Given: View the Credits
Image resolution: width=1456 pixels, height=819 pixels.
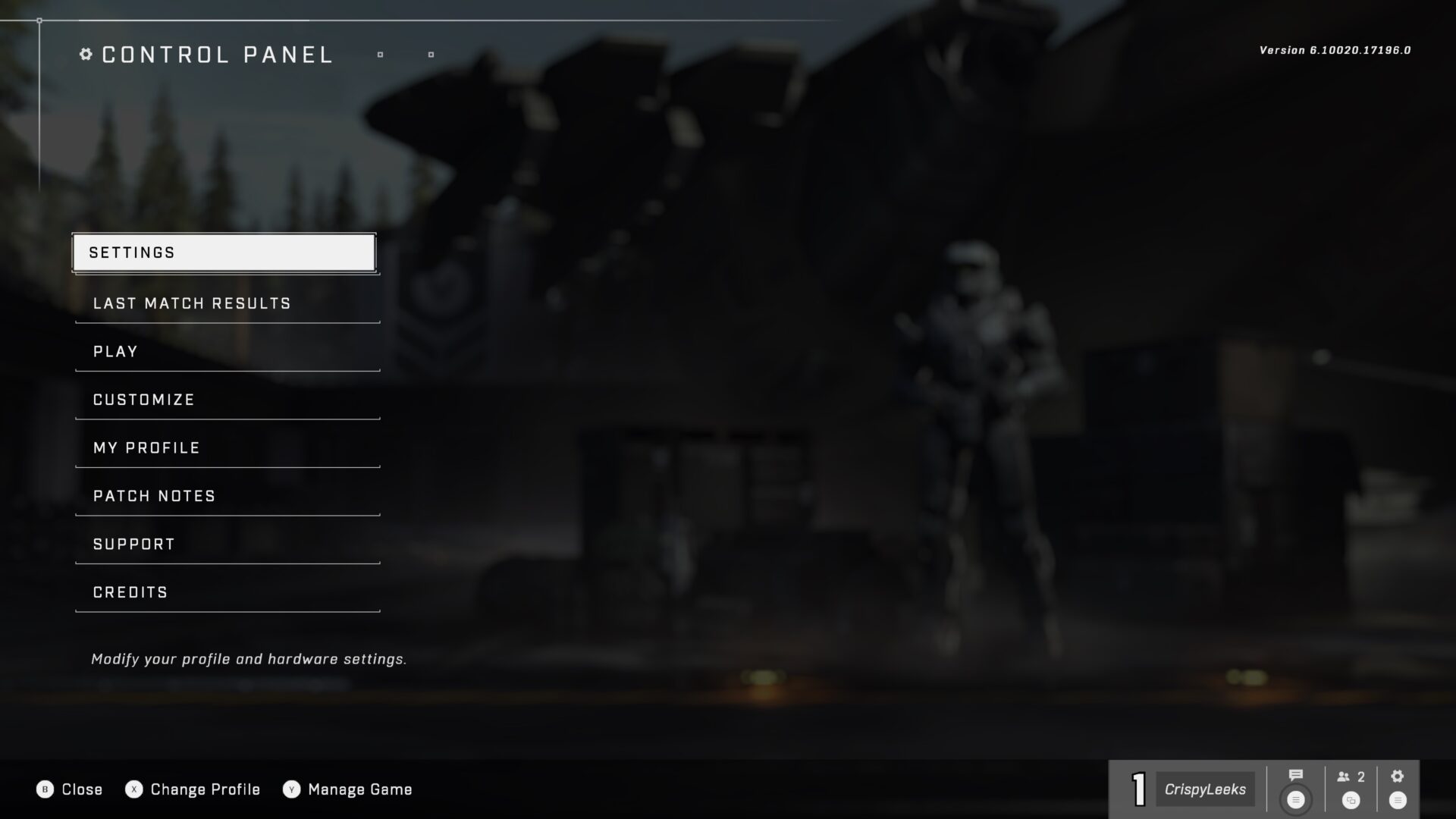Looking at the screenshot, I should (x=130, y=592).
